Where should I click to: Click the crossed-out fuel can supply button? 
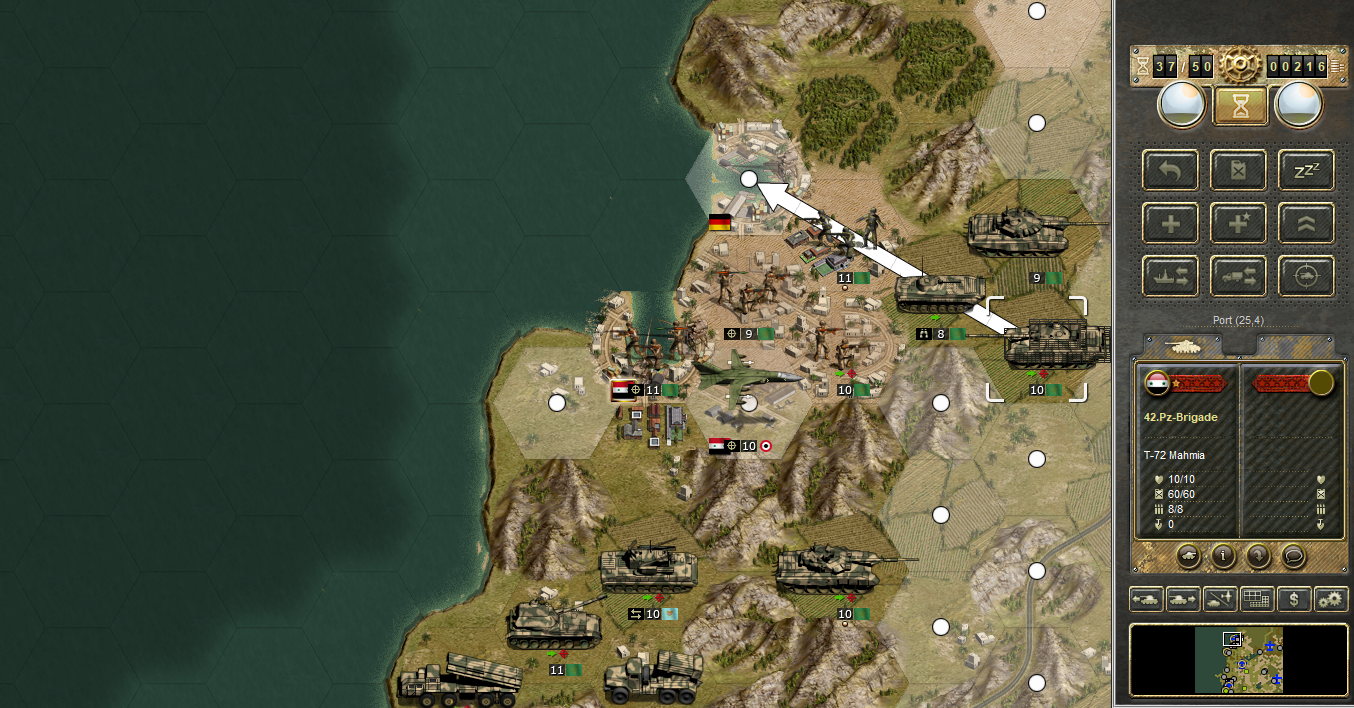click(1238, 170)
